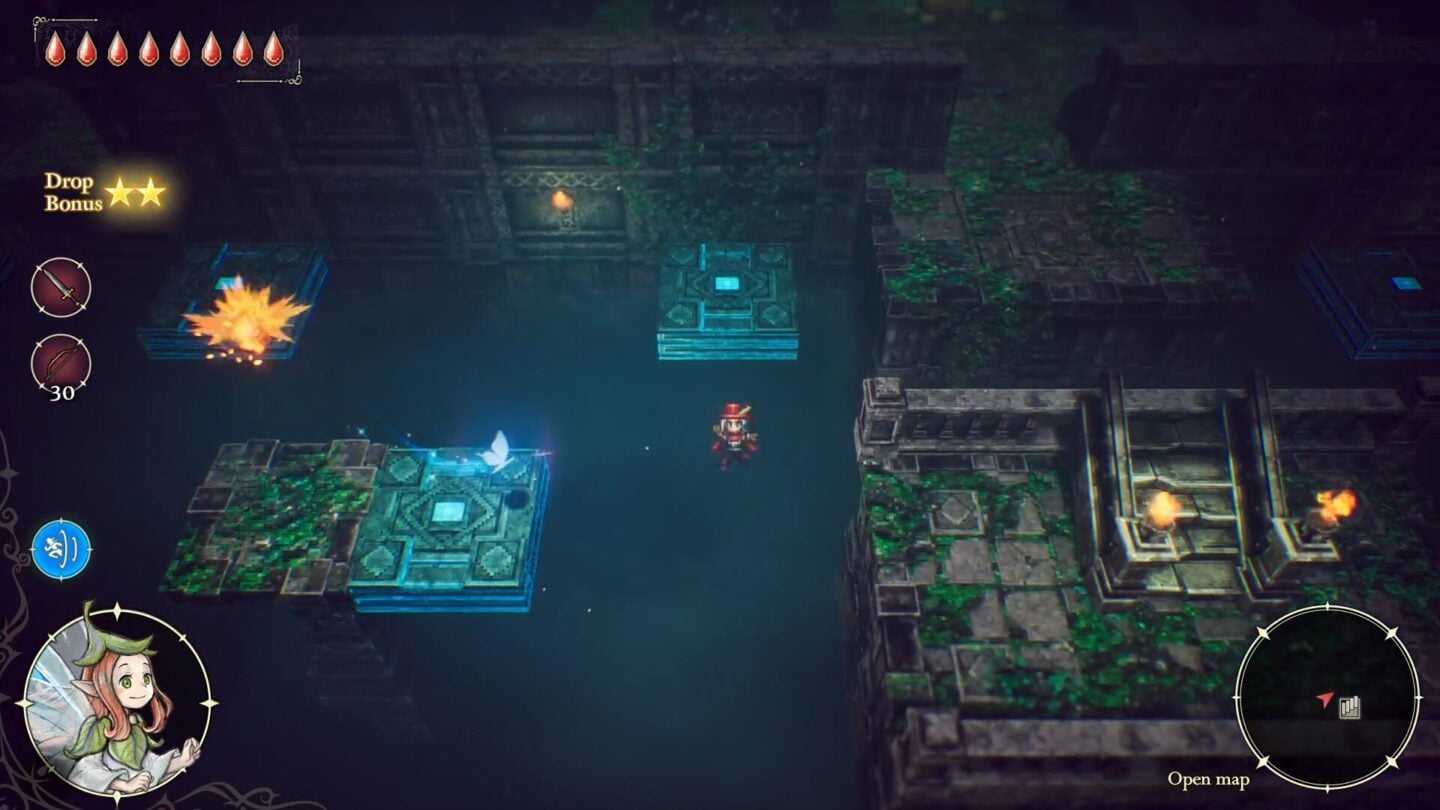Click the fairy companion portrait
The width and height of the screenshot is (1440, 810).
pyautogui.click(x=116, y=702)
